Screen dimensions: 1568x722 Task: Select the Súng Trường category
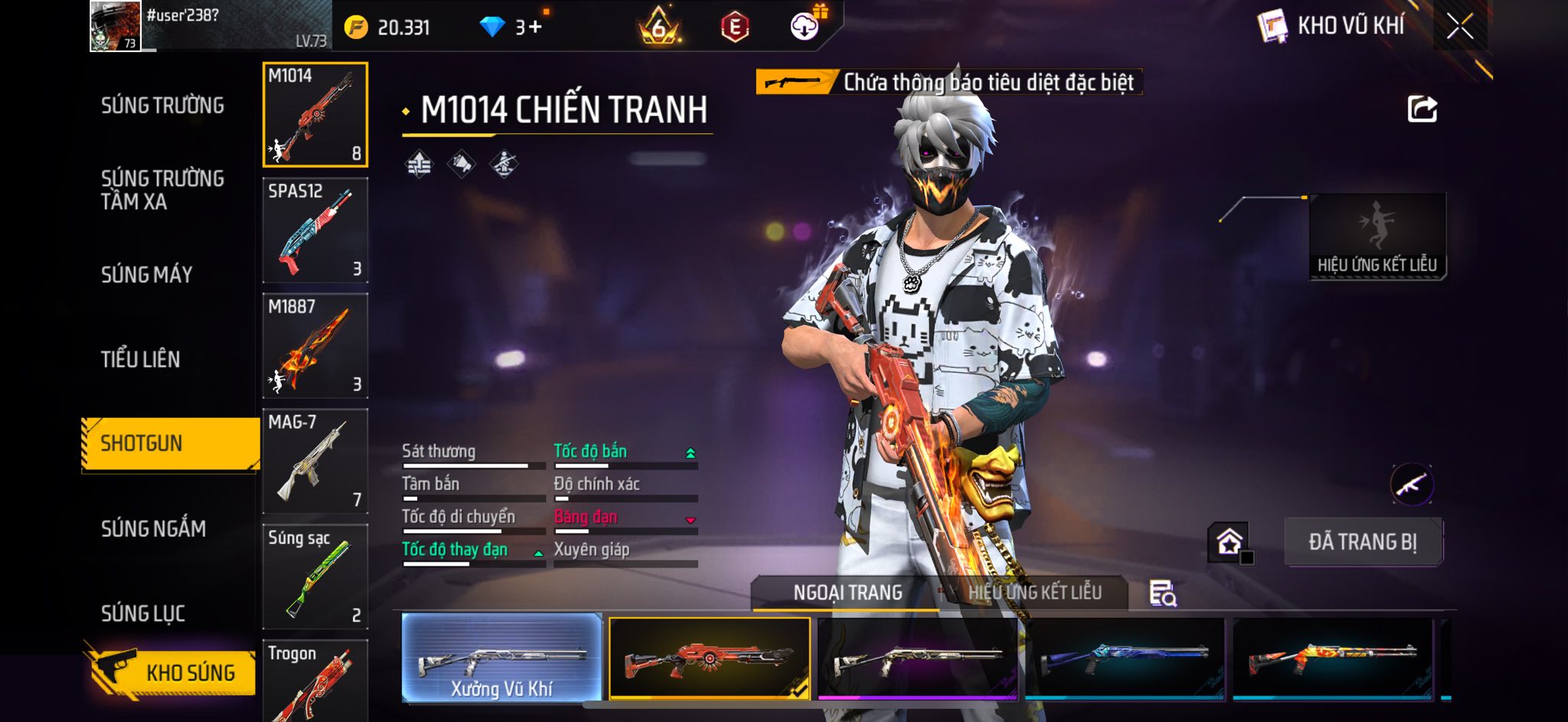pyautogui.click(x=162, y=105)
